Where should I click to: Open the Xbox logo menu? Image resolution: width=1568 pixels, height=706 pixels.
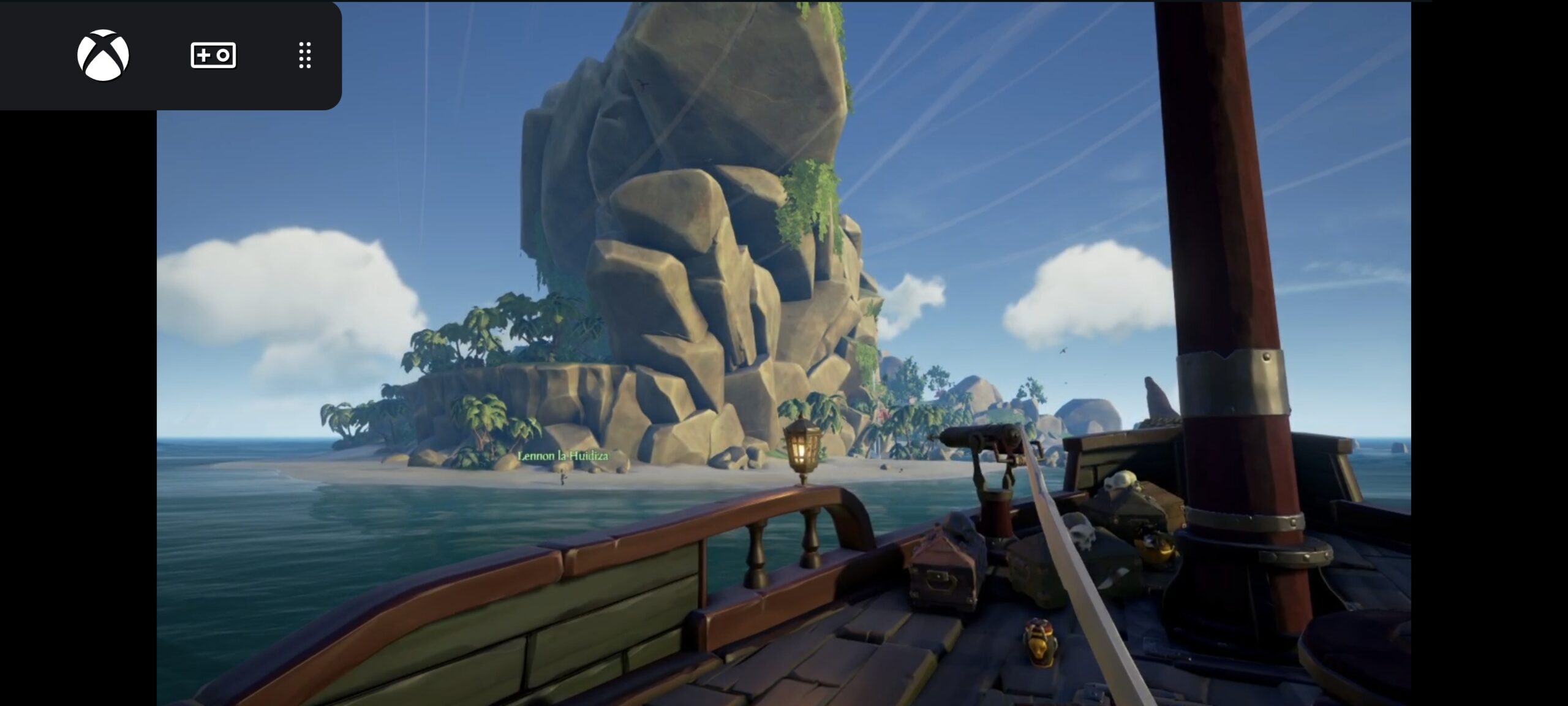[103, 55]
